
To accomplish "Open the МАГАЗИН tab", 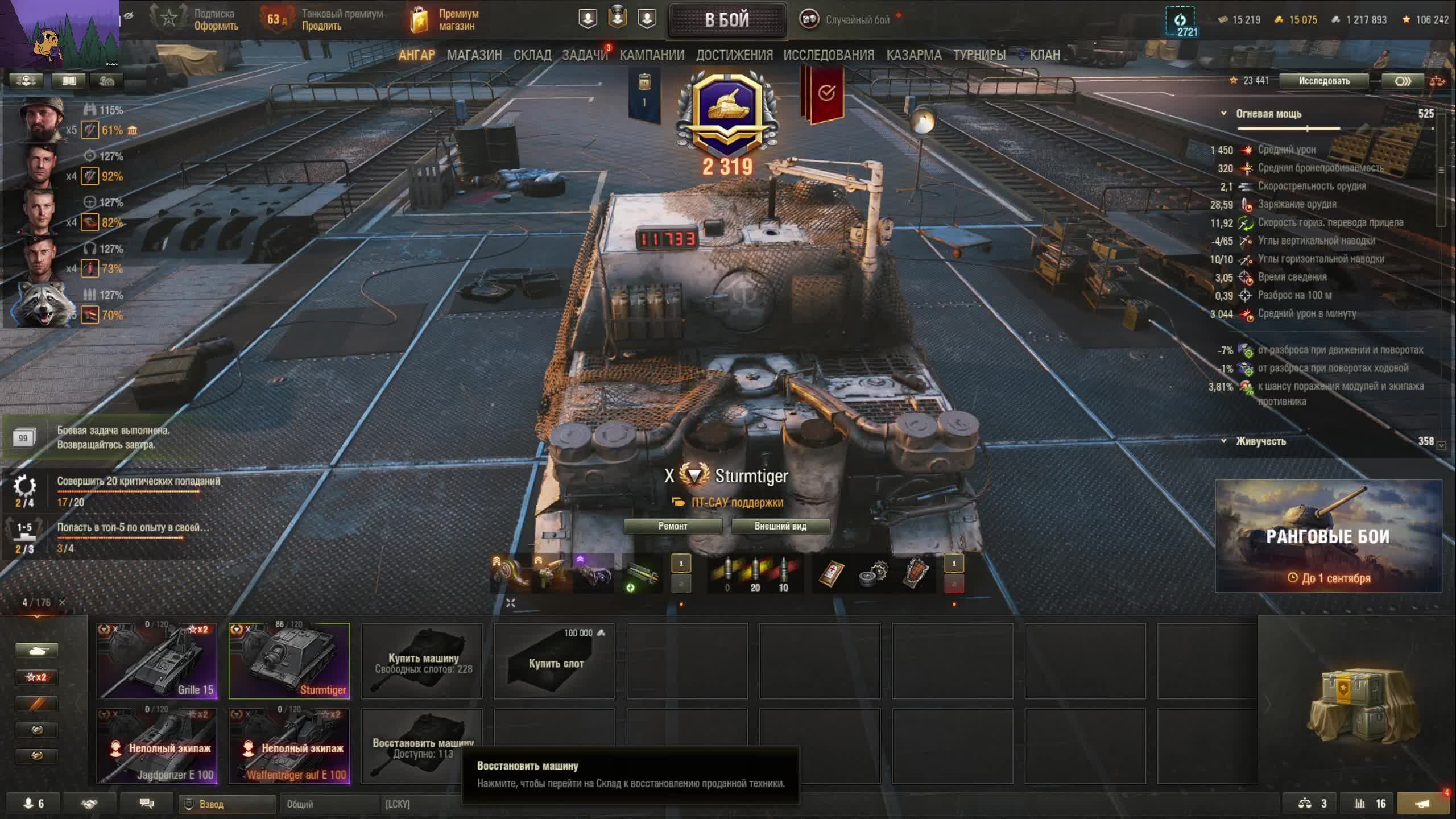I will click(474, 55).
